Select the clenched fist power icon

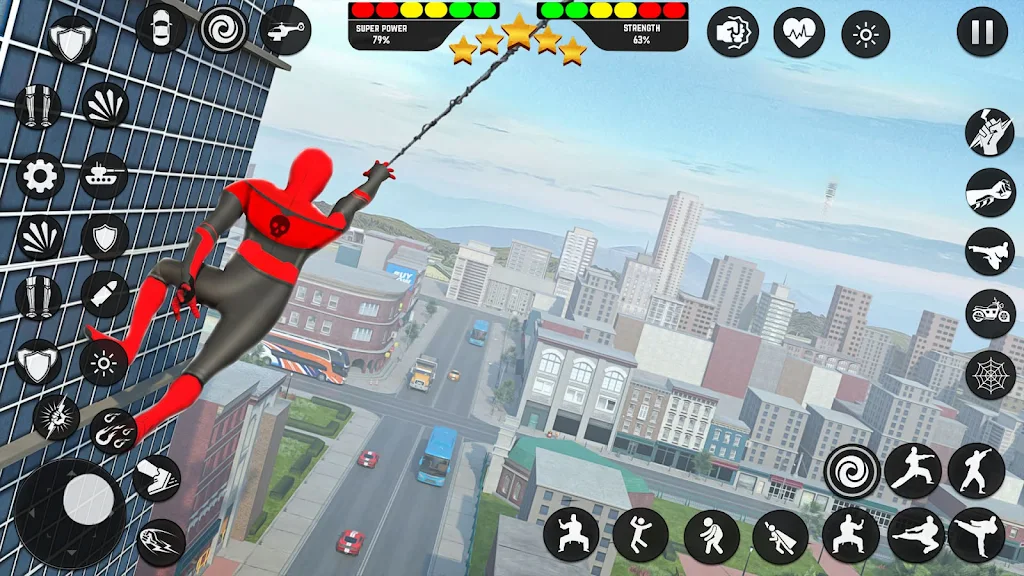pos(733,32)
